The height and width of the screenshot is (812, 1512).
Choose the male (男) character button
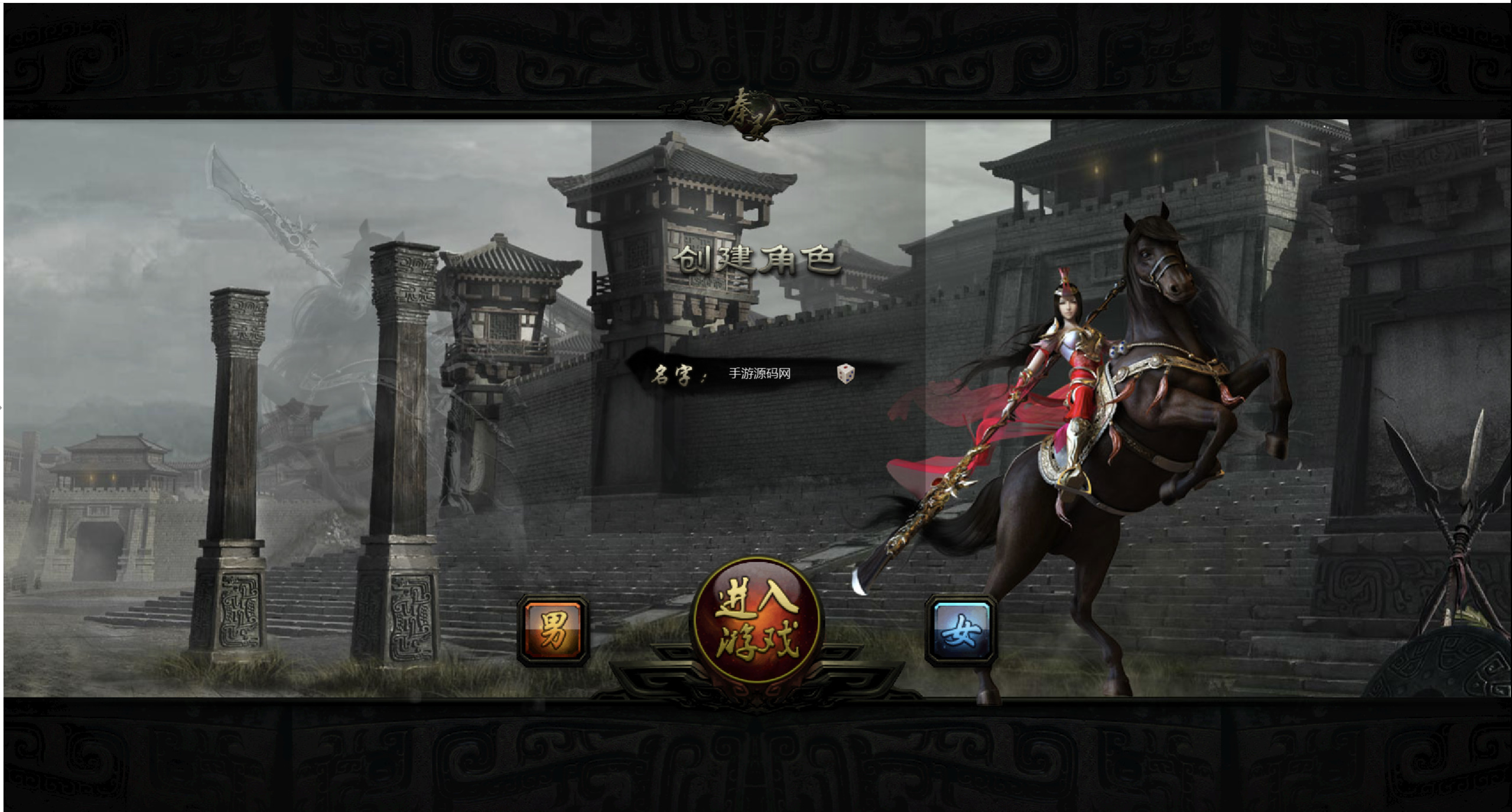pos(553,630)
